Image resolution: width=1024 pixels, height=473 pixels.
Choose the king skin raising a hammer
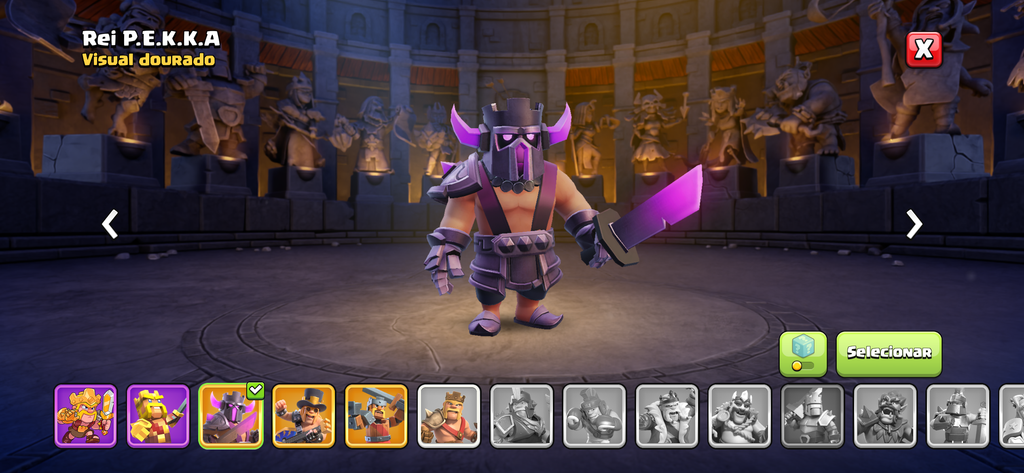(x=377, y=415)
